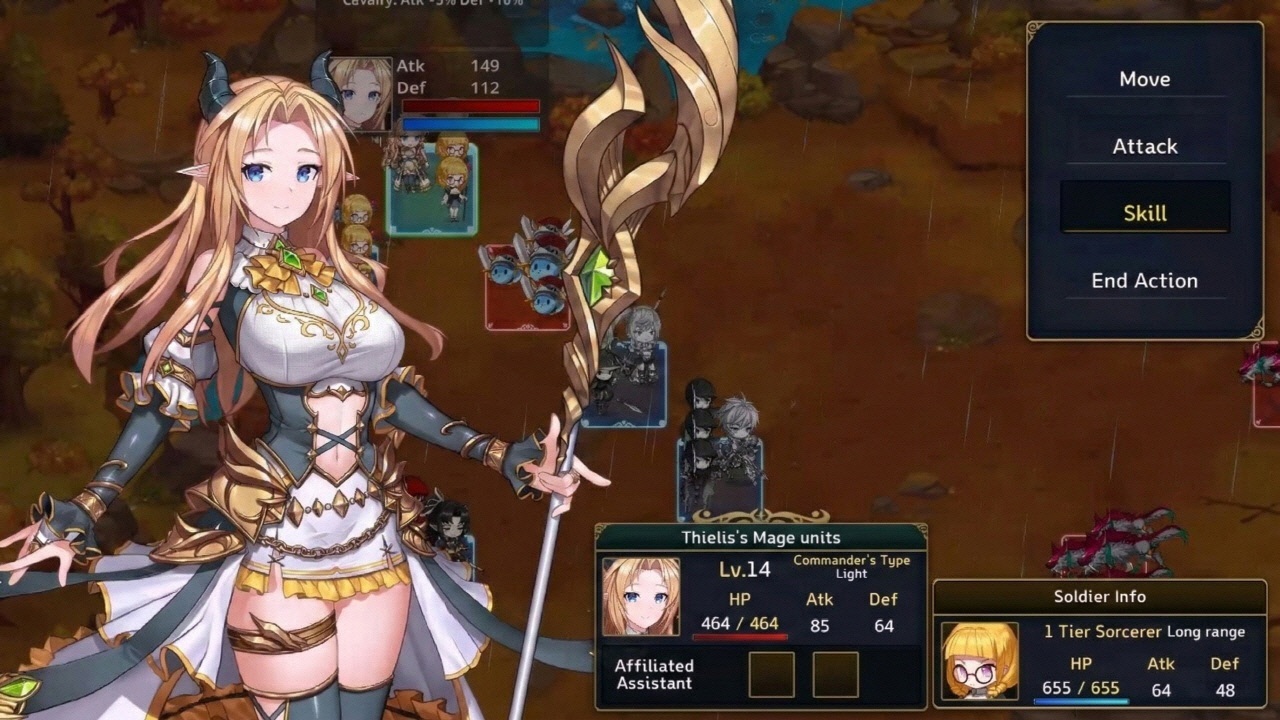Viewport: 1280px width, 720px height.
Task: Choose End Action to finish turn
Action: [1144, 280]
